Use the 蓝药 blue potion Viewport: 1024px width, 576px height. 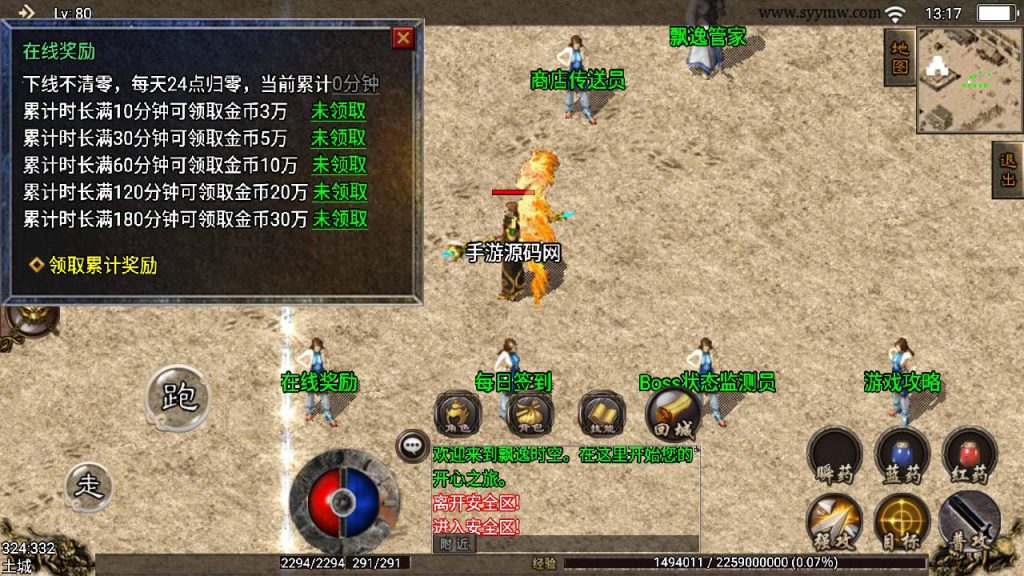tap(902, 452)
